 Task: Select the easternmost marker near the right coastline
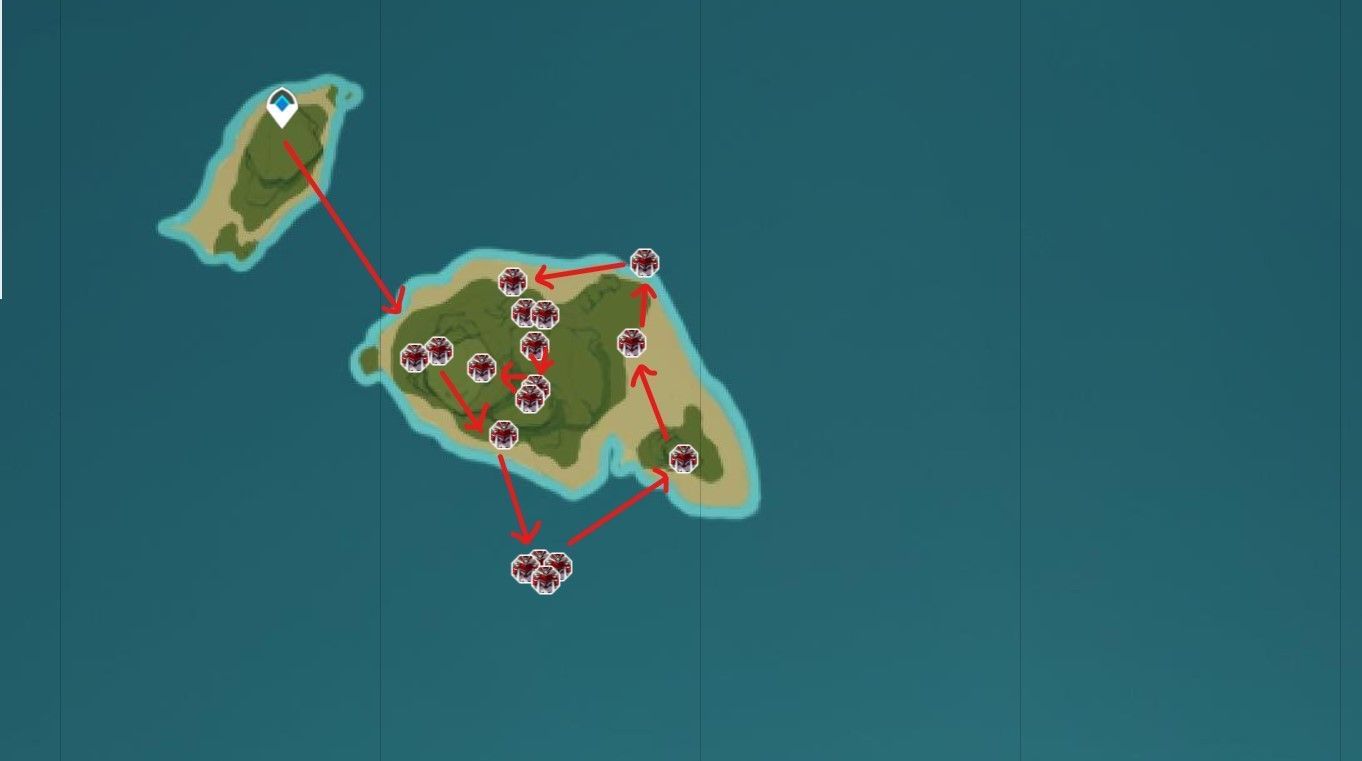click(x=633, y=342)
